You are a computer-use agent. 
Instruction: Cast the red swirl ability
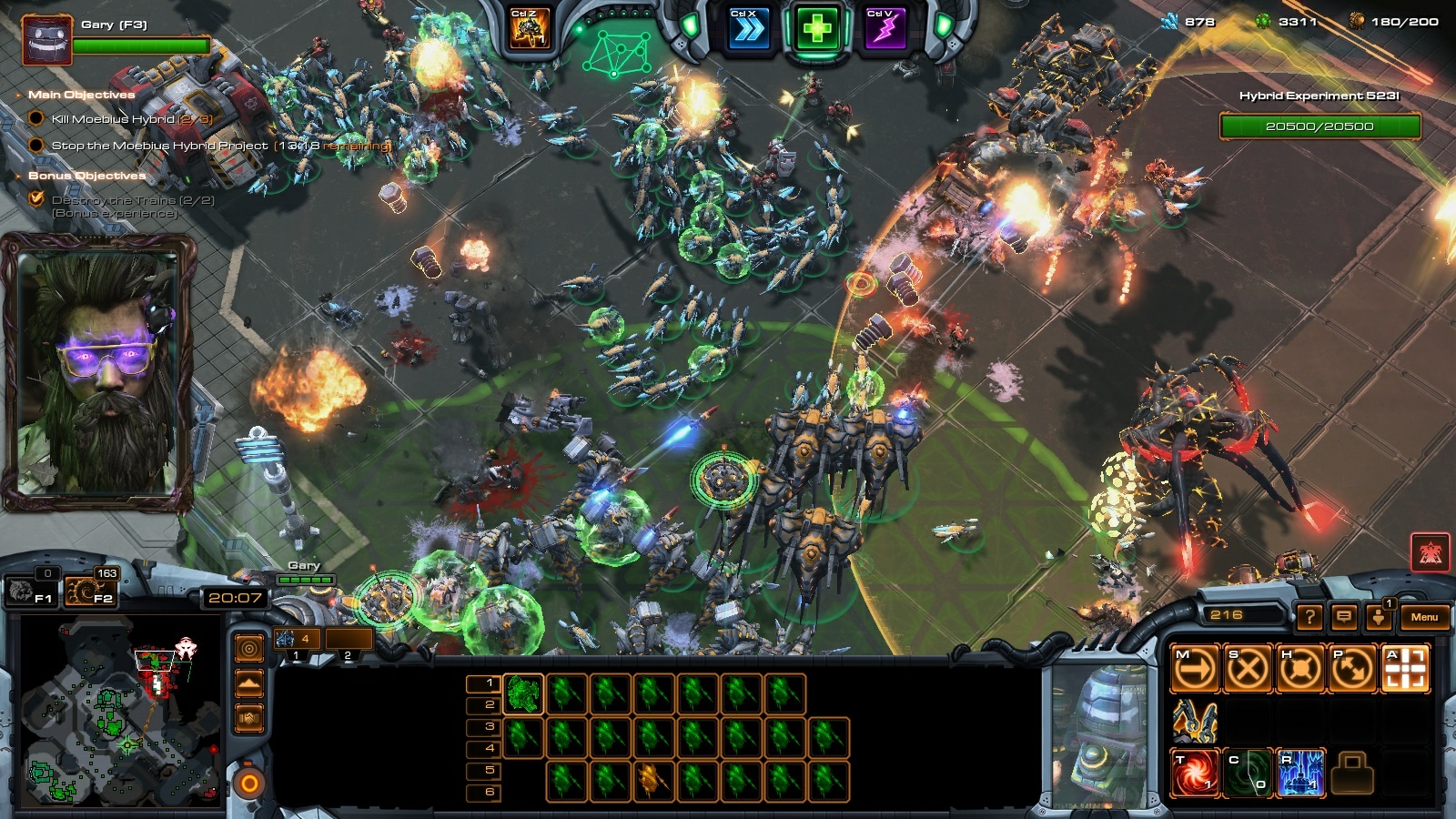(x=1195, y=773)
